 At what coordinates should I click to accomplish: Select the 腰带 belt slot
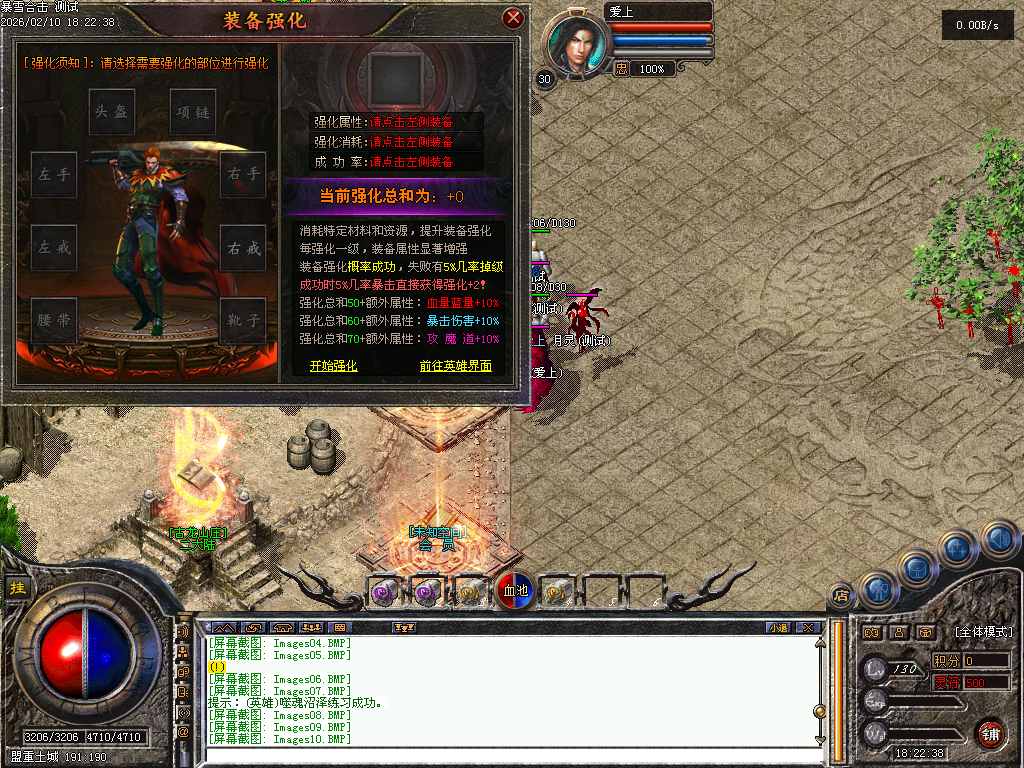coord(54,321)
